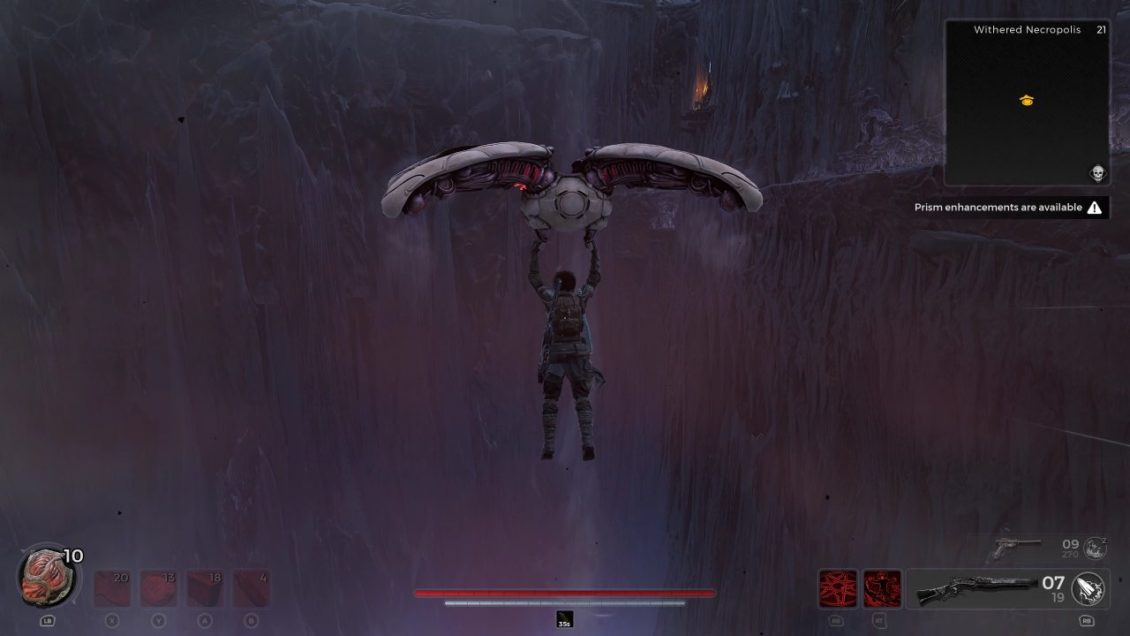Click the handgun's weapon mod icon
Screen dimensions: 1130x636
(1096, 547)
